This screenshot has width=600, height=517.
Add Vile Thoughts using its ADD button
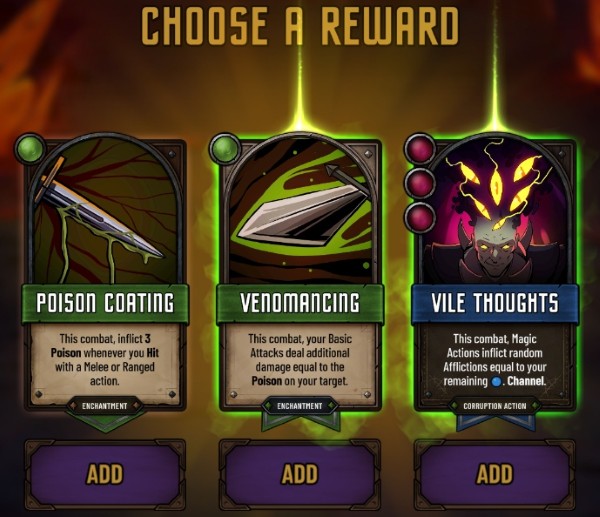(x=494, y=473)
